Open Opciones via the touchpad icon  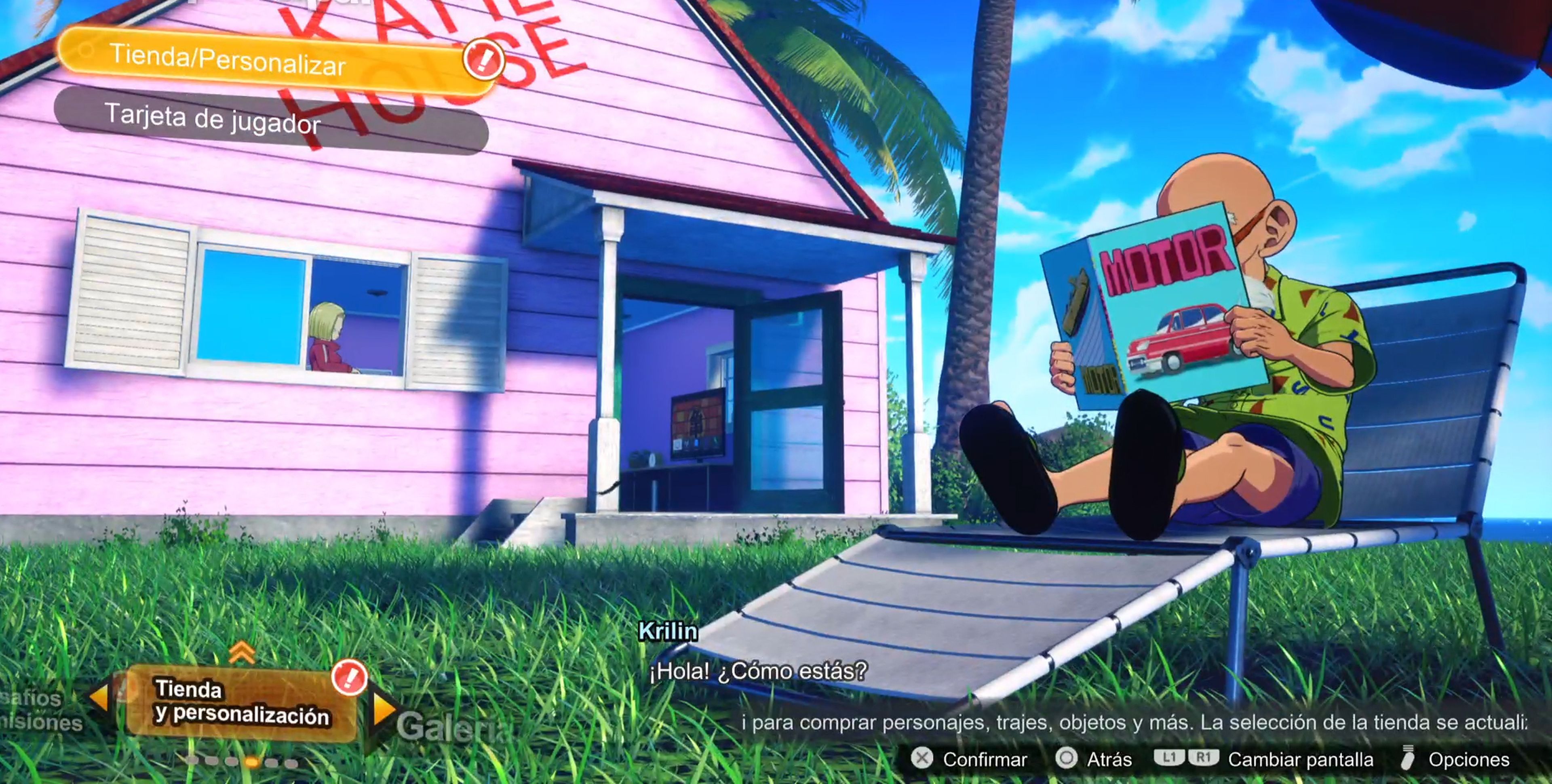point(1409,758)
